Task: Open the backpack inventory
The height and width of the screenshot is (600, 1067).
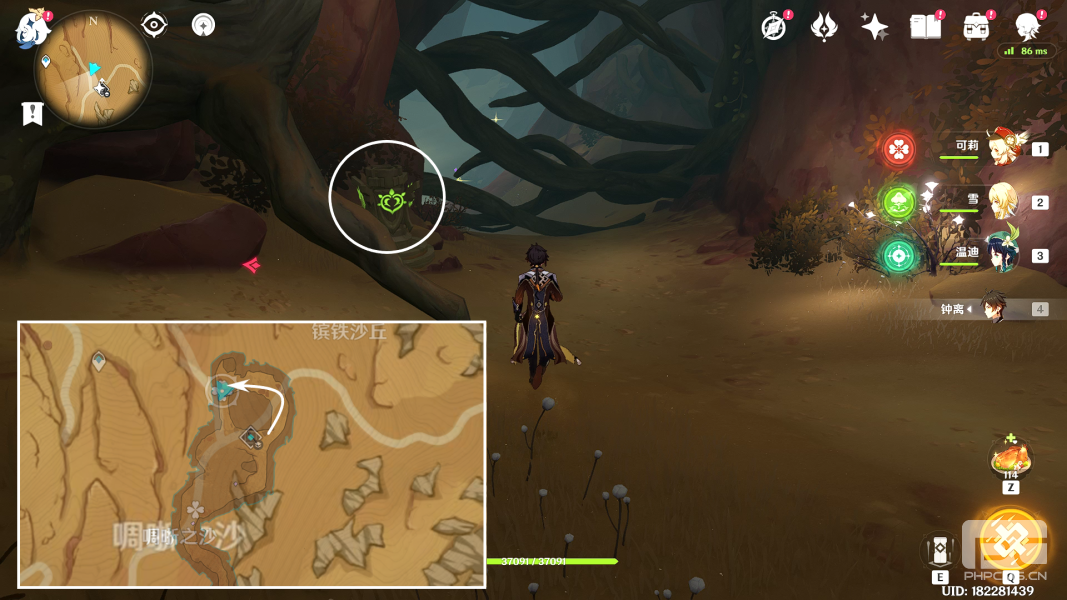Action: pos(976,27)
